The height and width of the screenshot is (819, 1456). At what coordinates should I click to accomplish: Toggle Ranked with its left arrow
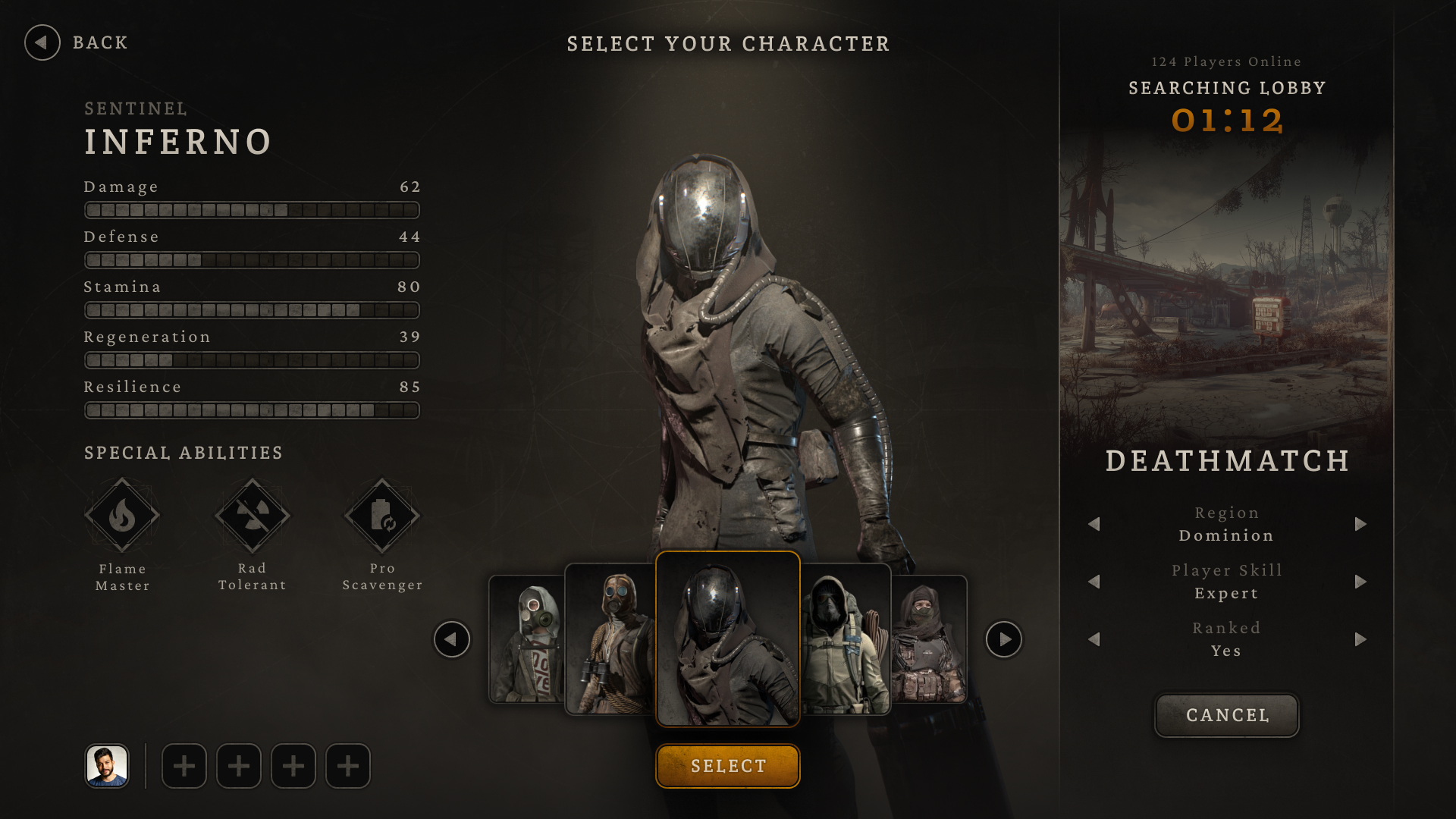[1094, 639]
